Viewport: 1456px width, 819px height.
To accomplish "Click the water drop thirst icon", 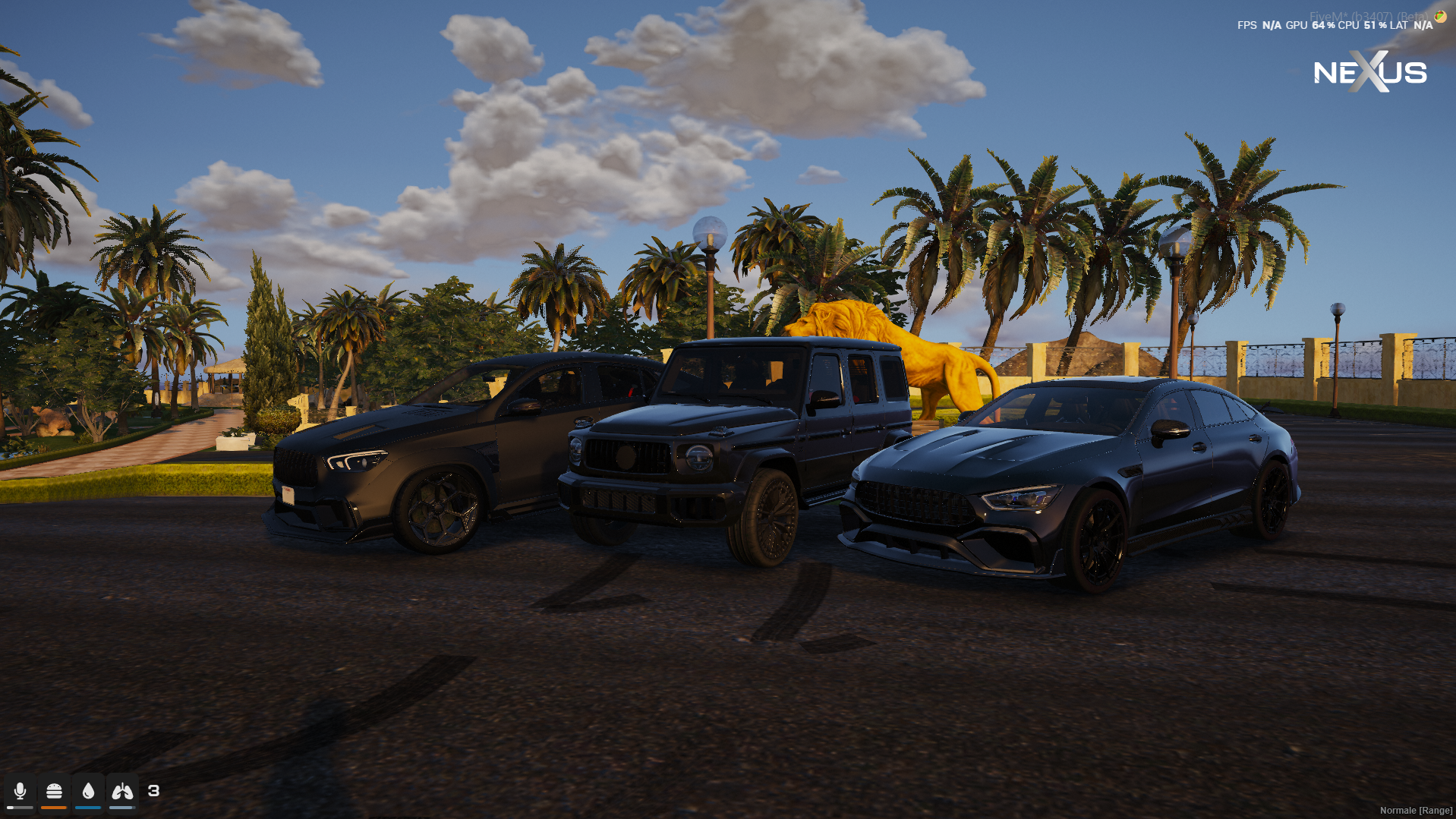I will click(88, 791).
